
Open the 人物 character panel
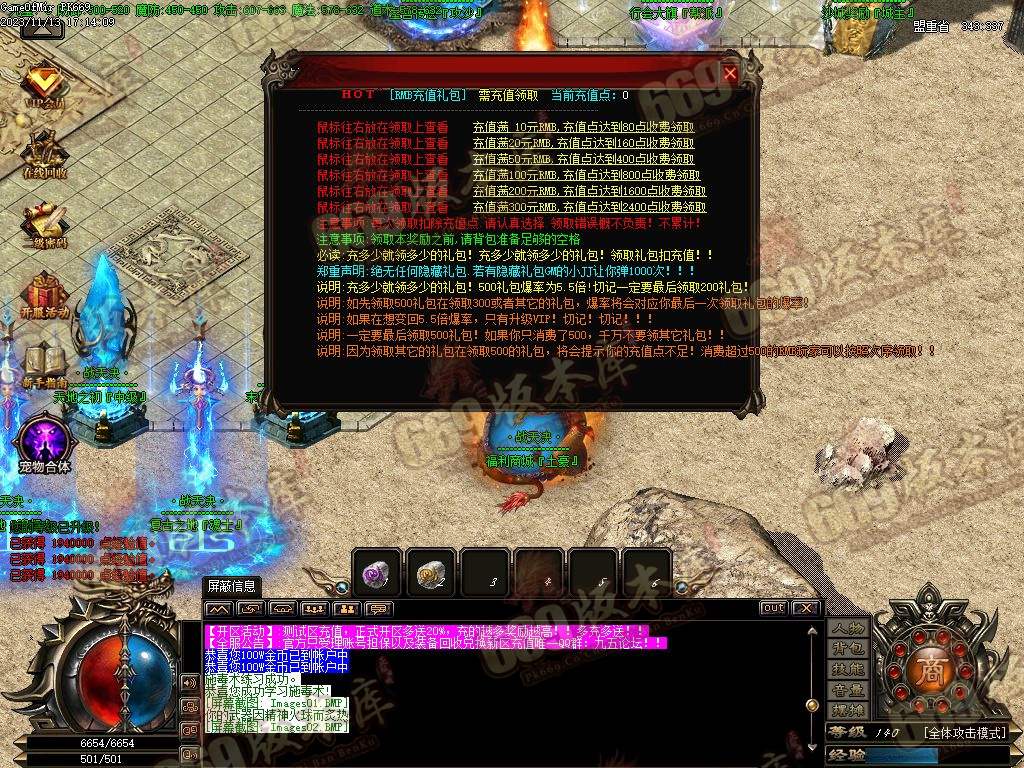(x=848, y=629)
